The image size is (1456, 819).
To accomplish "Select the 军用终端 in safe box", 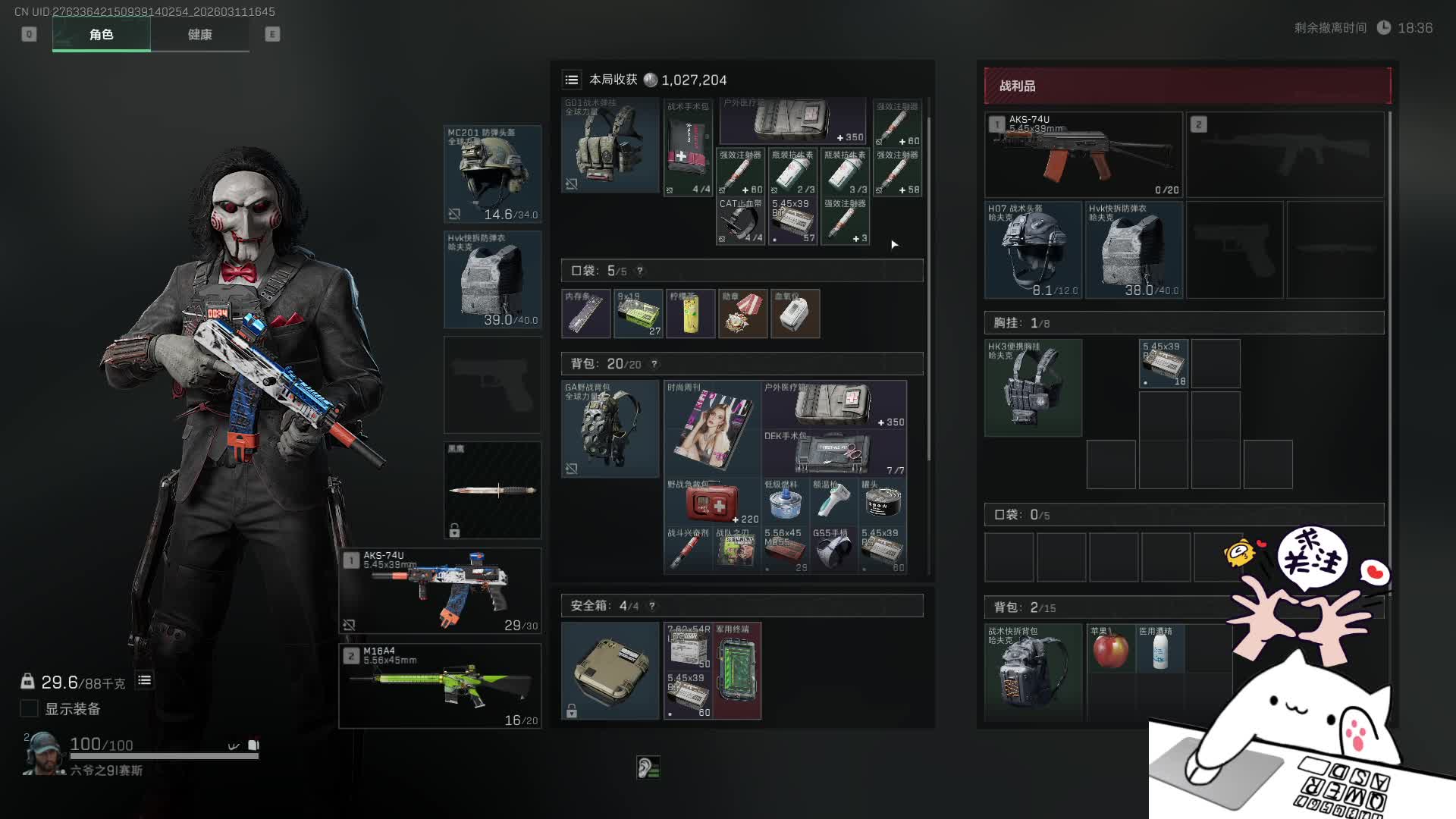I will click(737, 670).
